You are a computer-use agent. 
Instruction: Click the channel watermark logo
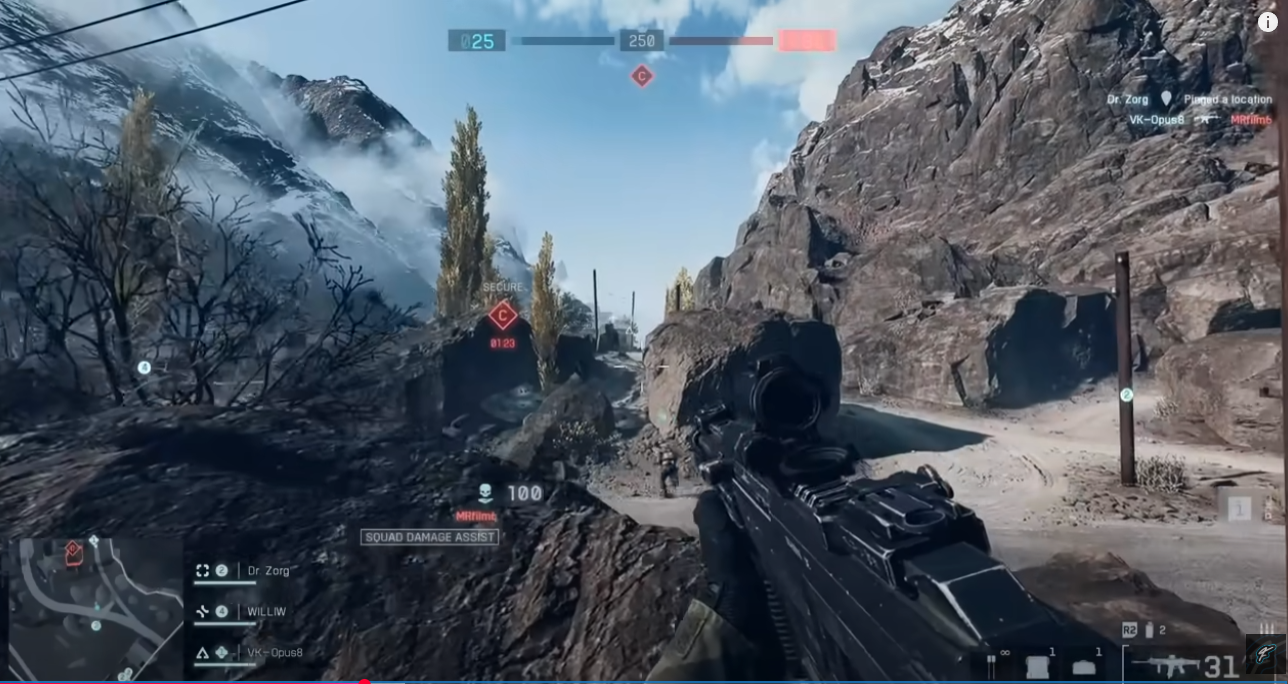point(1263,654)
